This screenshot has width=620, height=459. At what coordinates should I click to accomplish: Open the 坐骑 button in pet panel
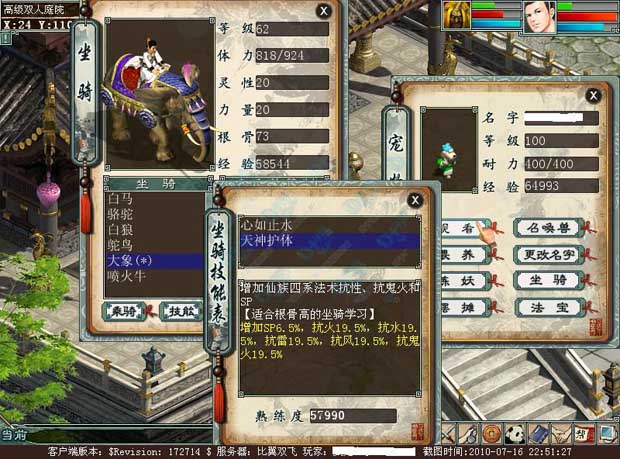pyautogui.click(x=550, y=280)
